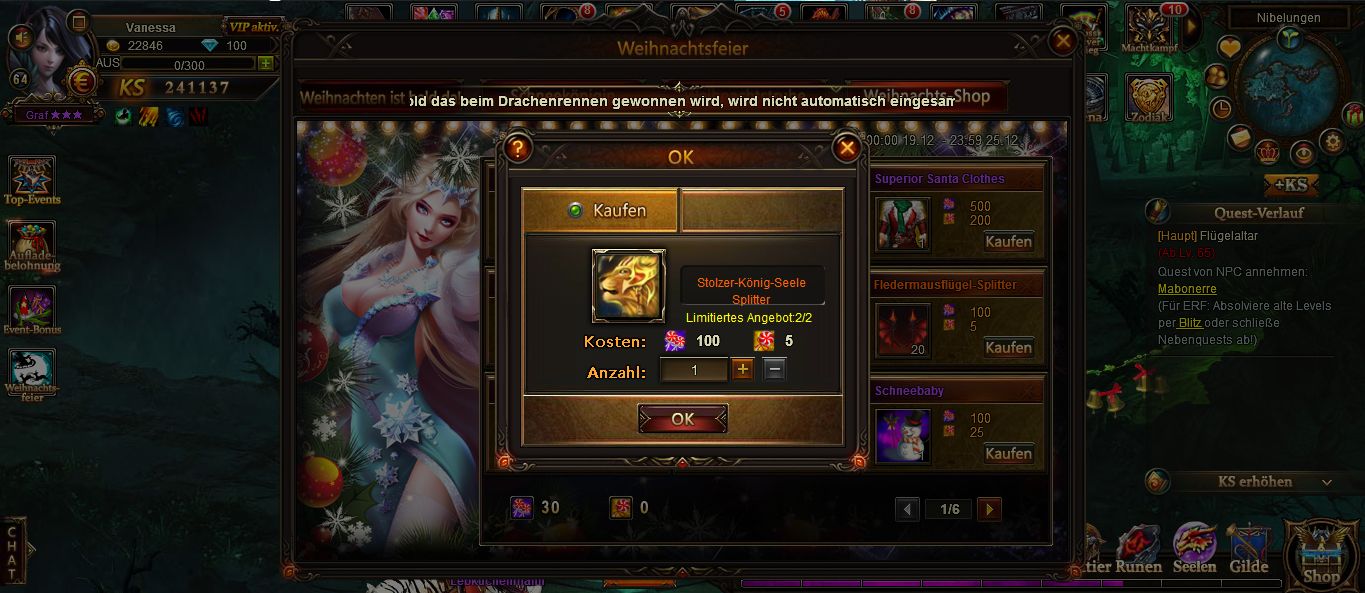The image size is (1365, 593).
Task: Open help for the purchase dialog
Action: coord(517,149)
